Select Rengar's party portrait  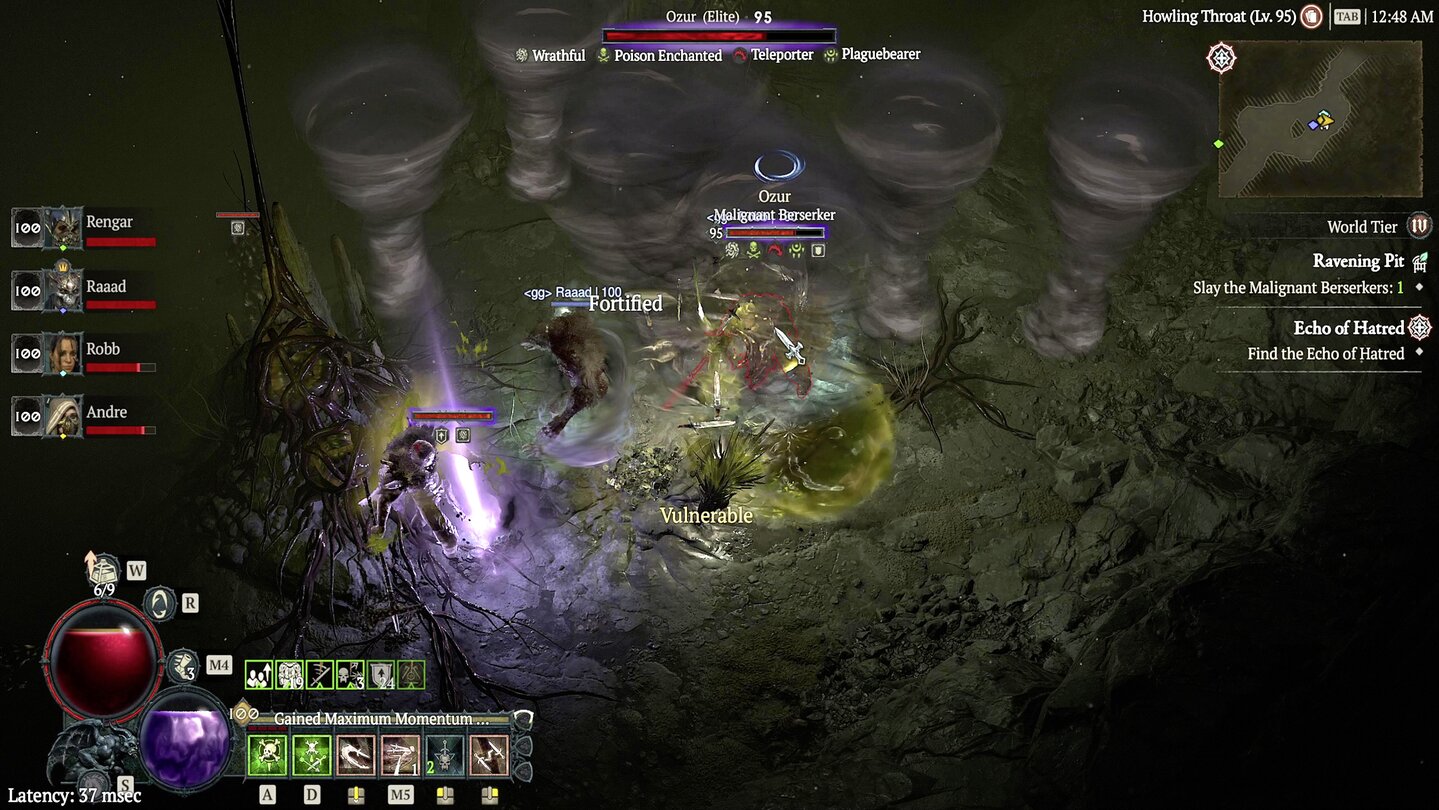pos(62,229)
